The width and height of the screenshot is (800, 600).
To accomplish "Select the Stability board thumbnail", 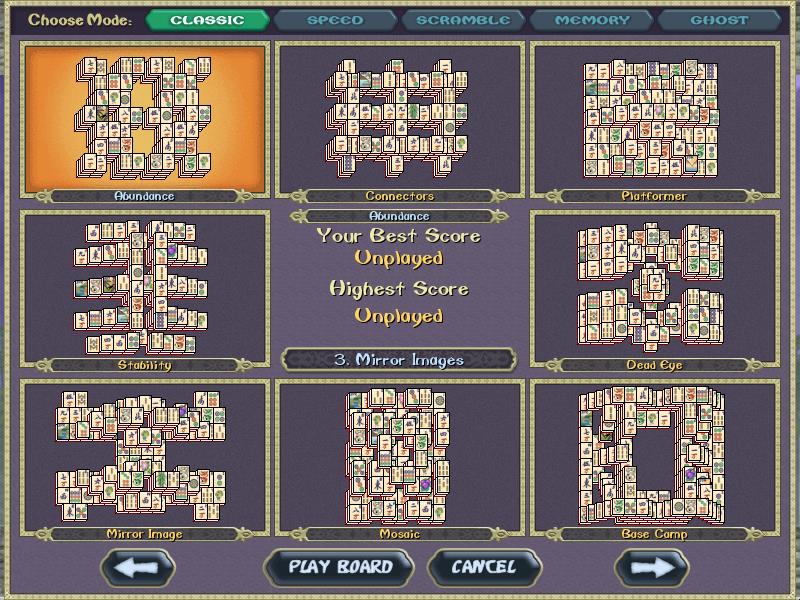I will point(145,288).
